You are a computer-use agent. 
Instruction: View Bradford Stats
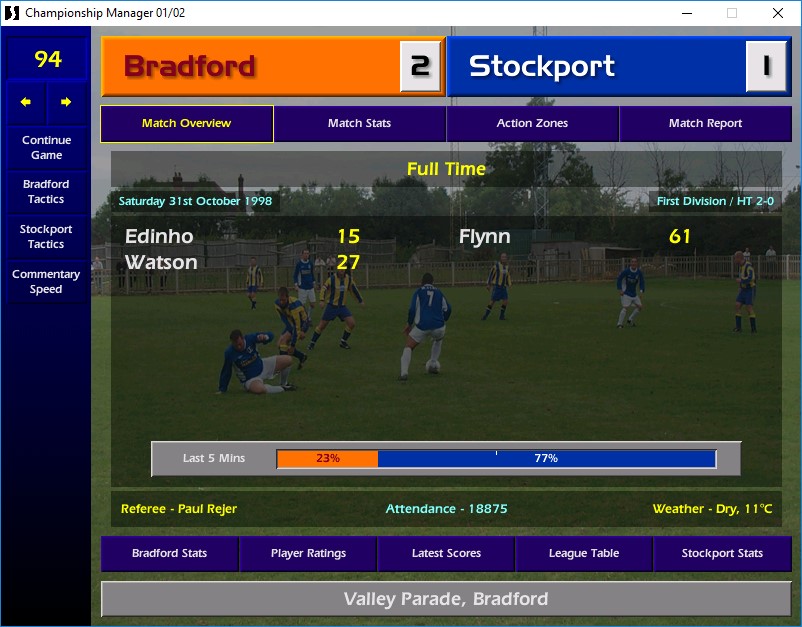170,554
